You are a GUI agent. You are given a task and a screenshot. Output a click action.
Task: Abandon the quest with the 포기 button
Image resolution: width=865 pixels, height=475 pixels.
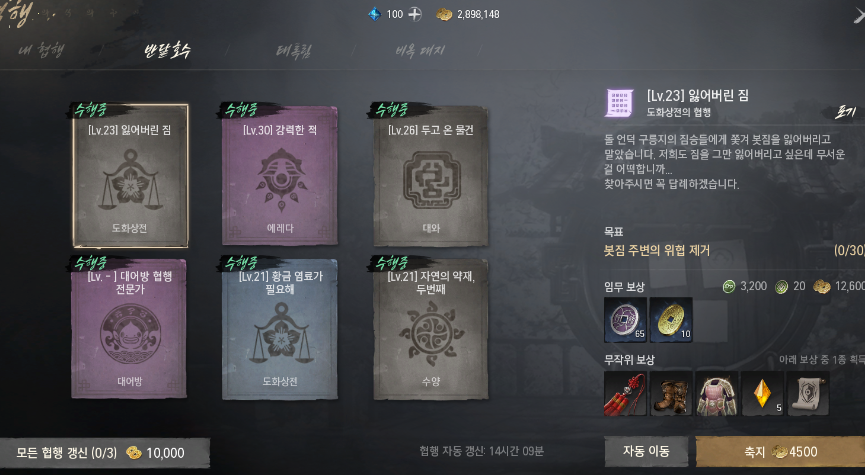point(846,114)
